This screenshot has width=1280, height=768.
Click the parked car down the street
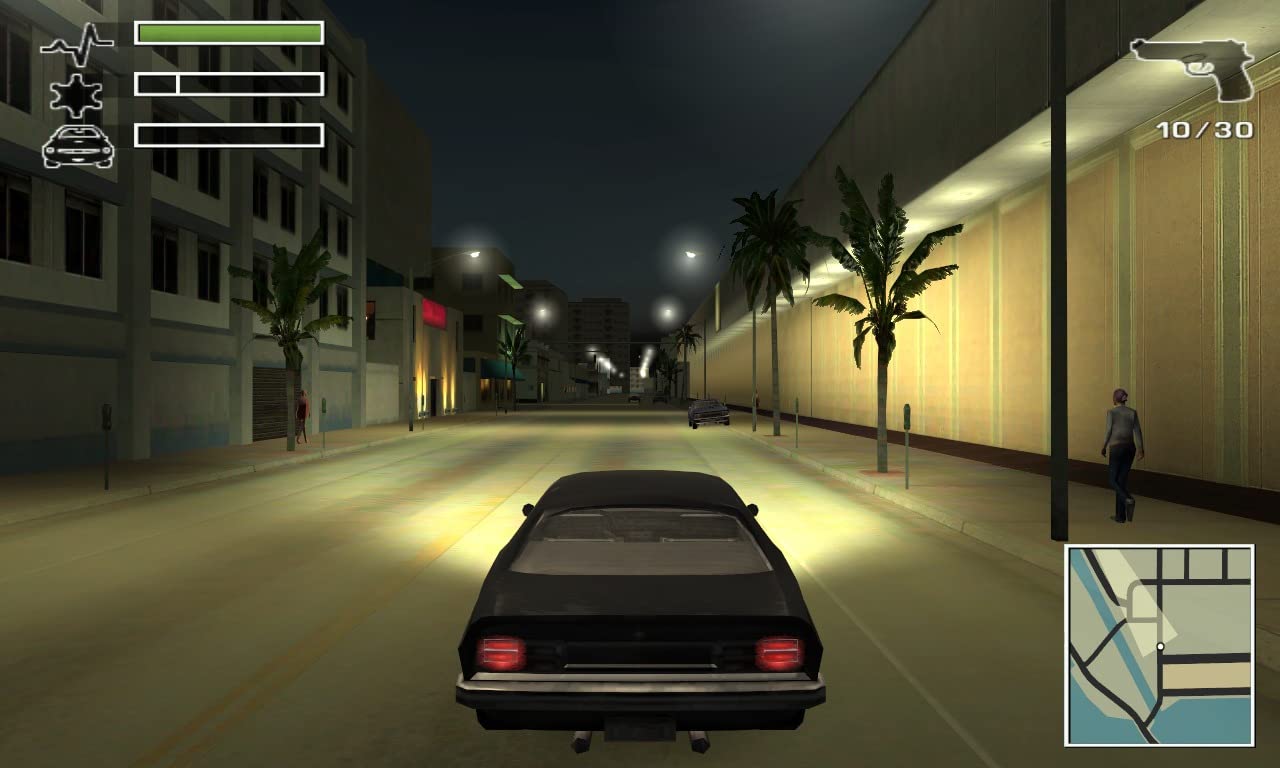[x=707, y=412]
